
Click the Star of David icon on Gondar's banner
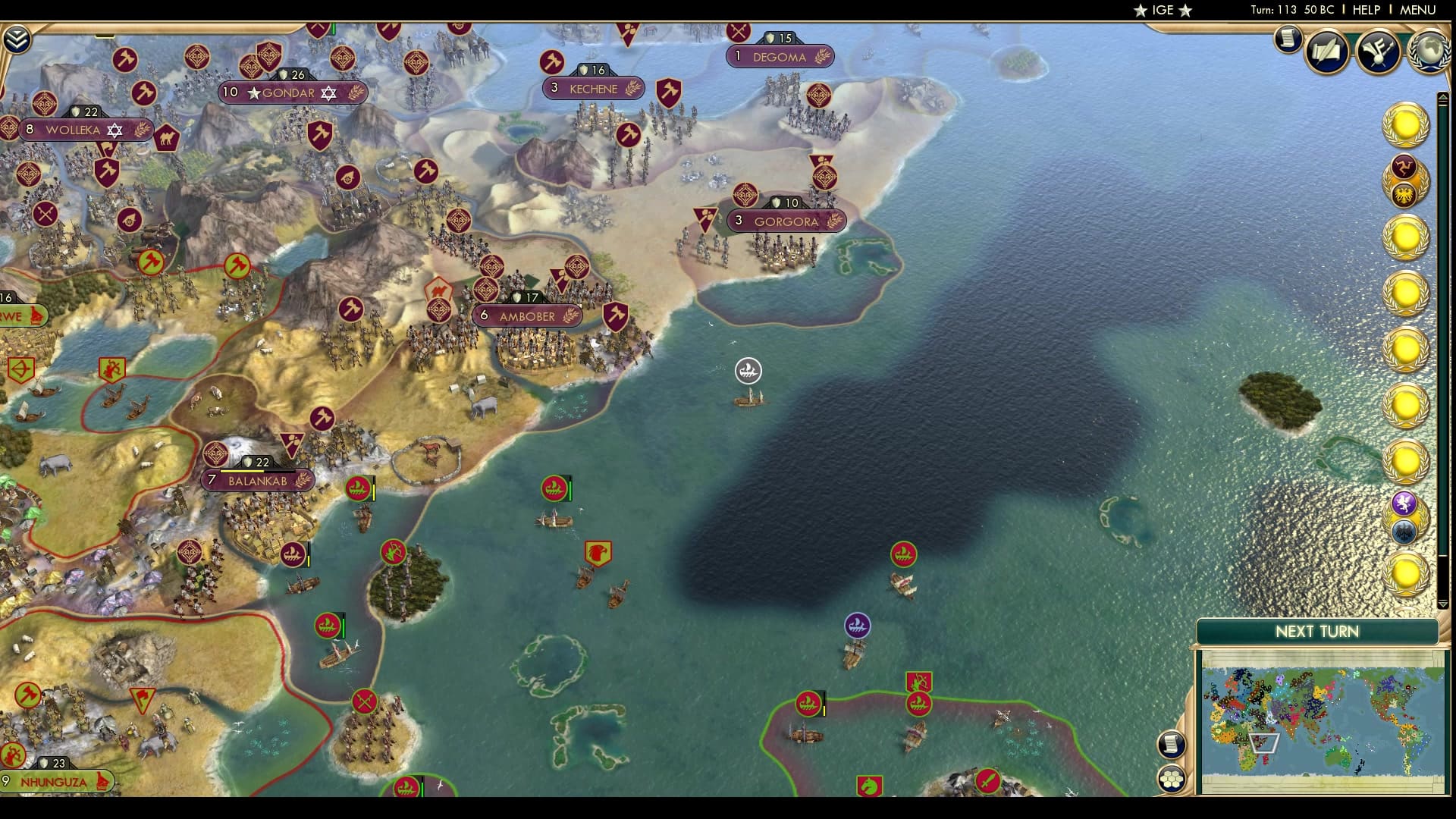(x=327, y=93)
